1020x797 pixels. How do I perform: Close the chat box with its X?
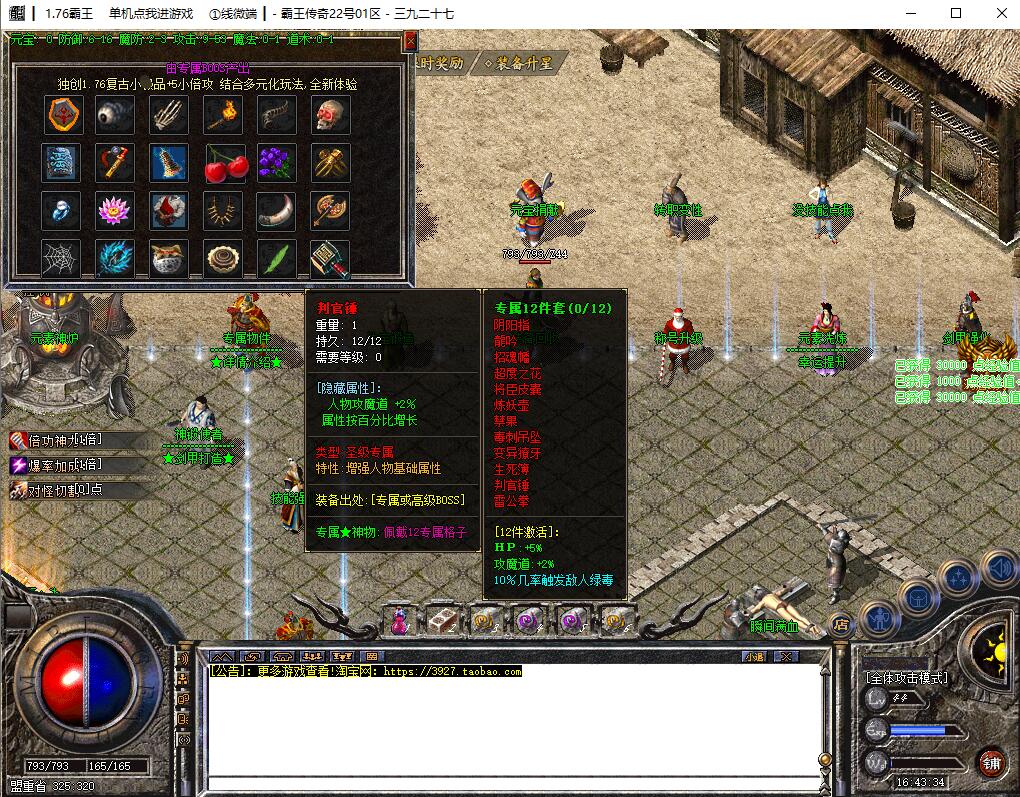787,656
